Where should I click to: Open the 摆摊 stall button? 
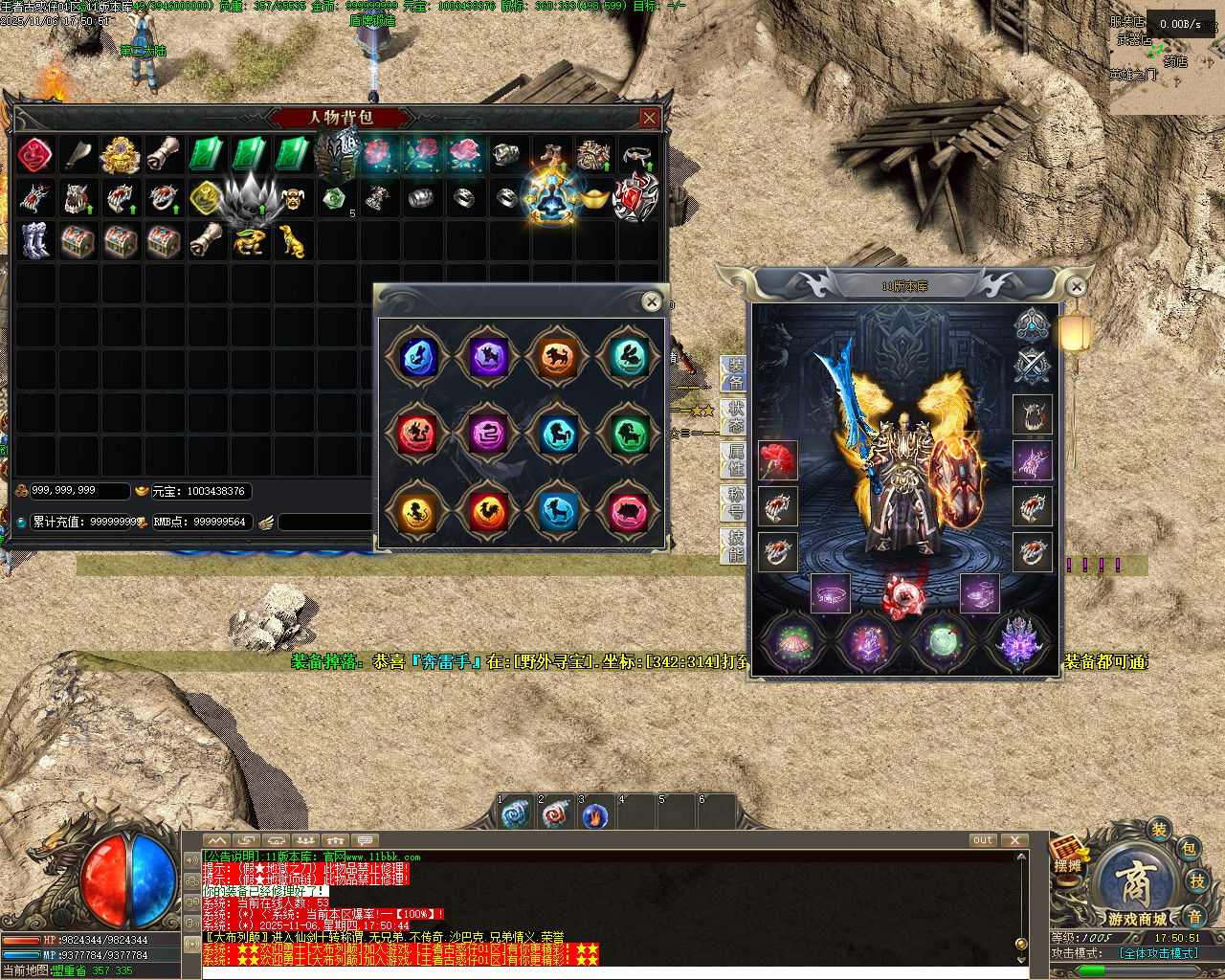coord(1068,855)
